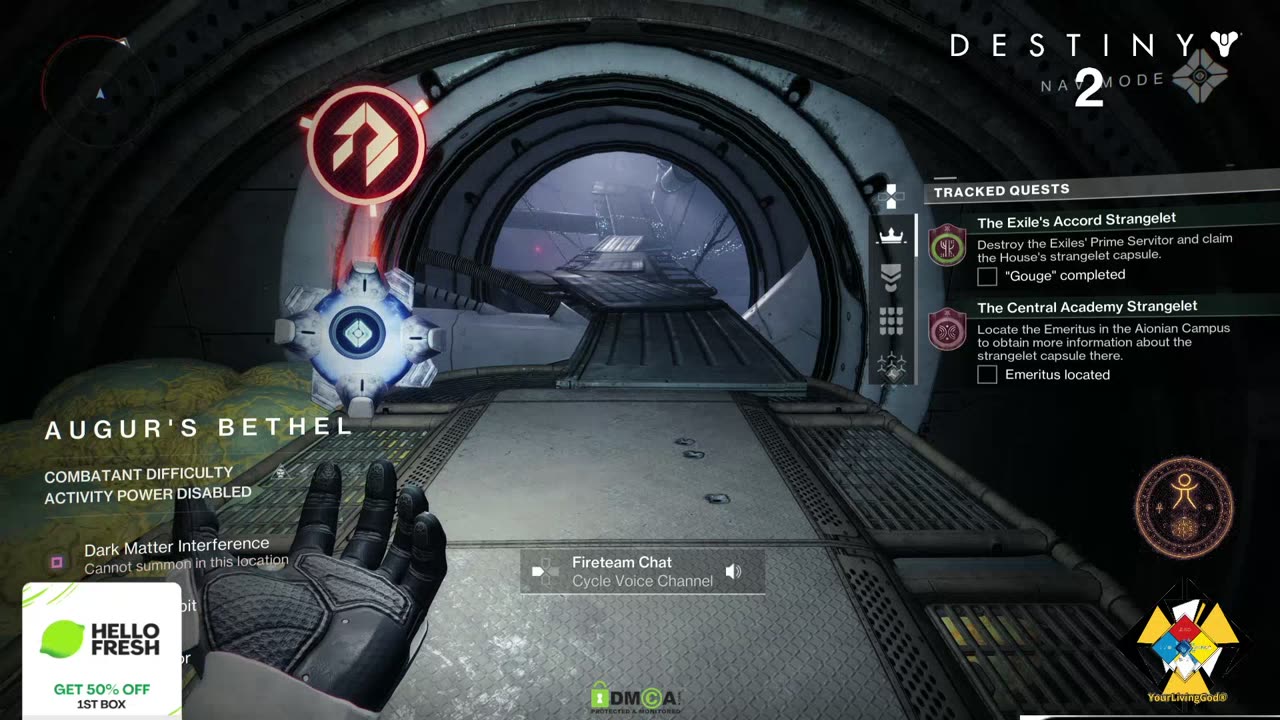Select the red objective waypoint marker
Image resolution: width=1280 pixels, height=720 pixels.
point(367,146)
